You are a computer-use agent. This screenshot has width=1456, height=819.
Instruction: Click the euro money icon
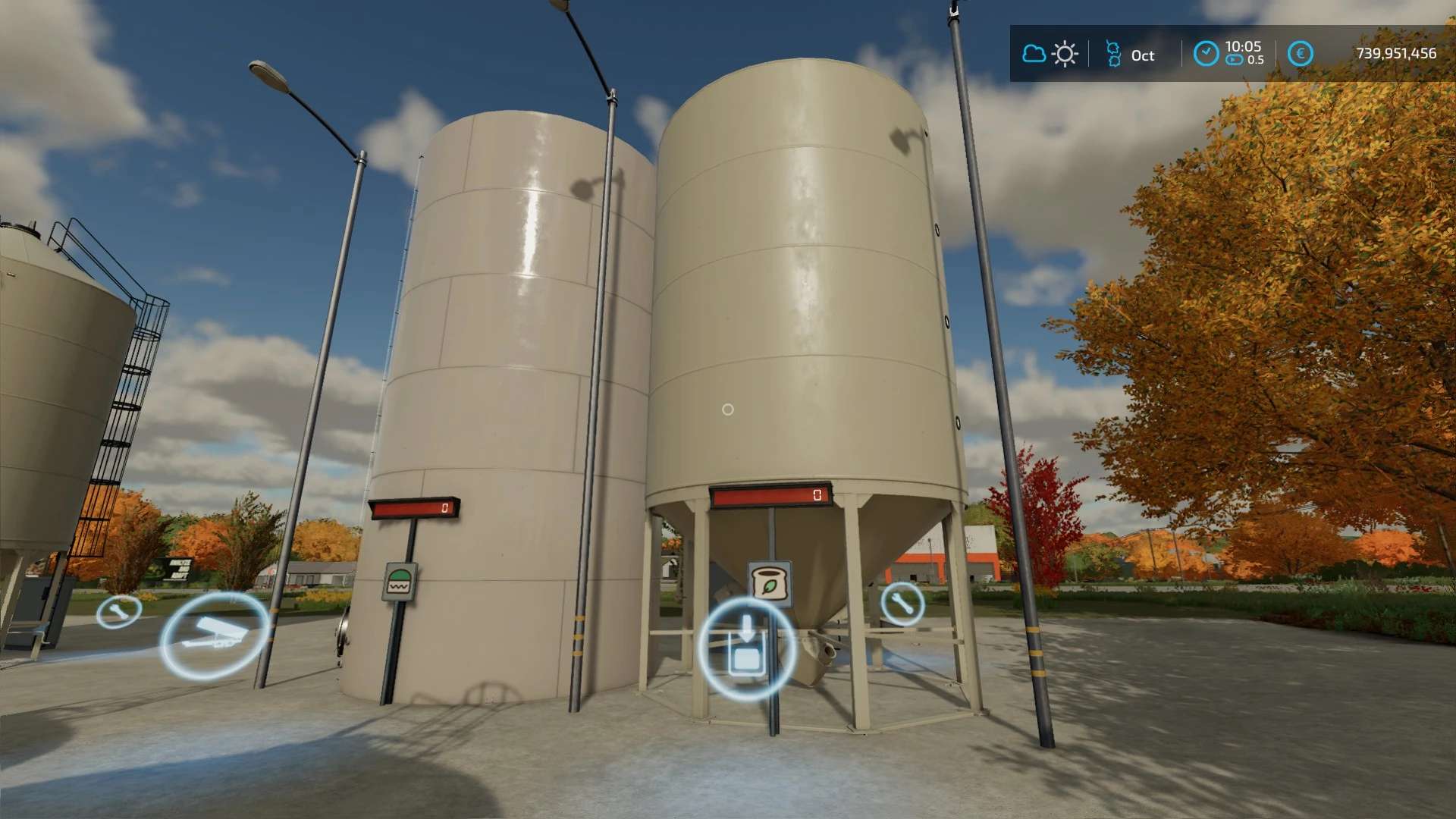[x=1301, y=54]
